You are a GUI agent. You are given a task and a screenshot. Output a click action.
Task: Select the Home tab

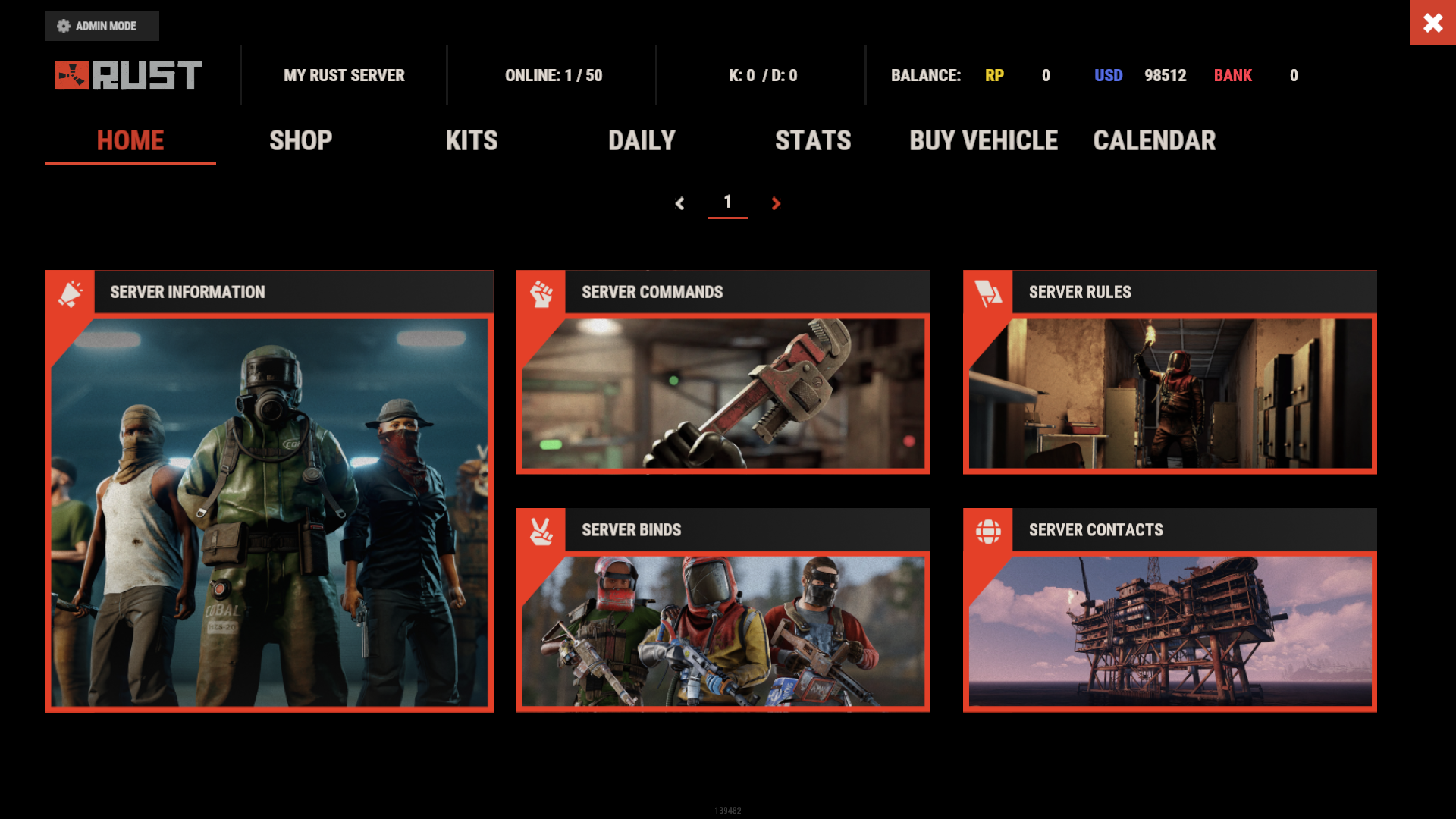130,140
